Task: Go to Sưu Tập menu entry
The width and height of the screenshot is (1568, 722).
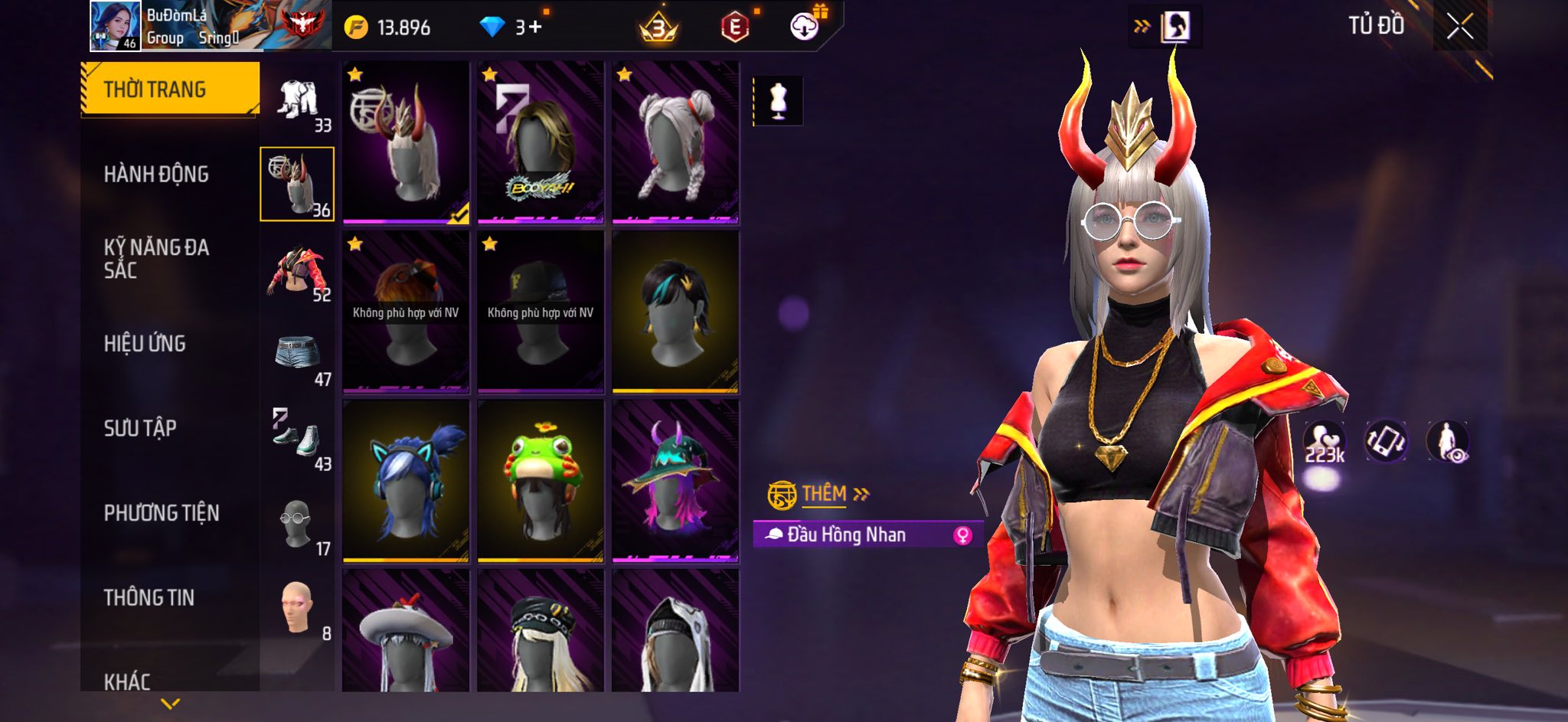Action: (140, 428)
